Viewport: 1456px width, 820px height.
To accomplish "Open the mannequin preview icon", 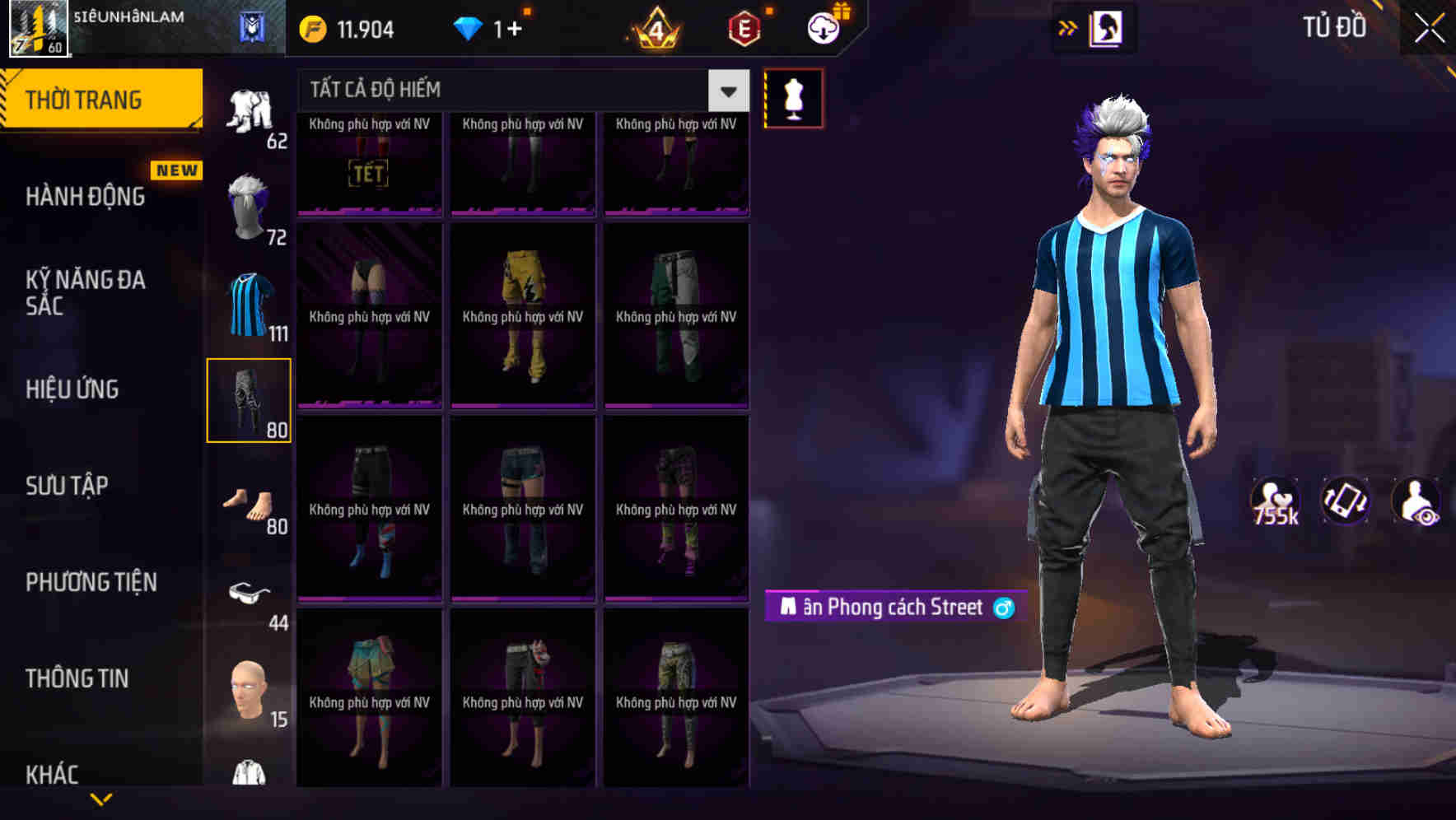I will 793,97.
